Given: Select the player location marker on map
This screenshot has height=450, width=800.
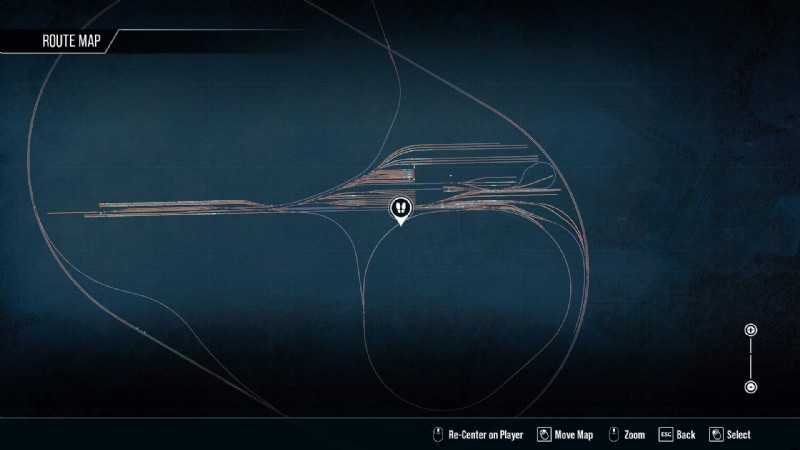Looking at the screenshot, I should (x=400, y=208).
